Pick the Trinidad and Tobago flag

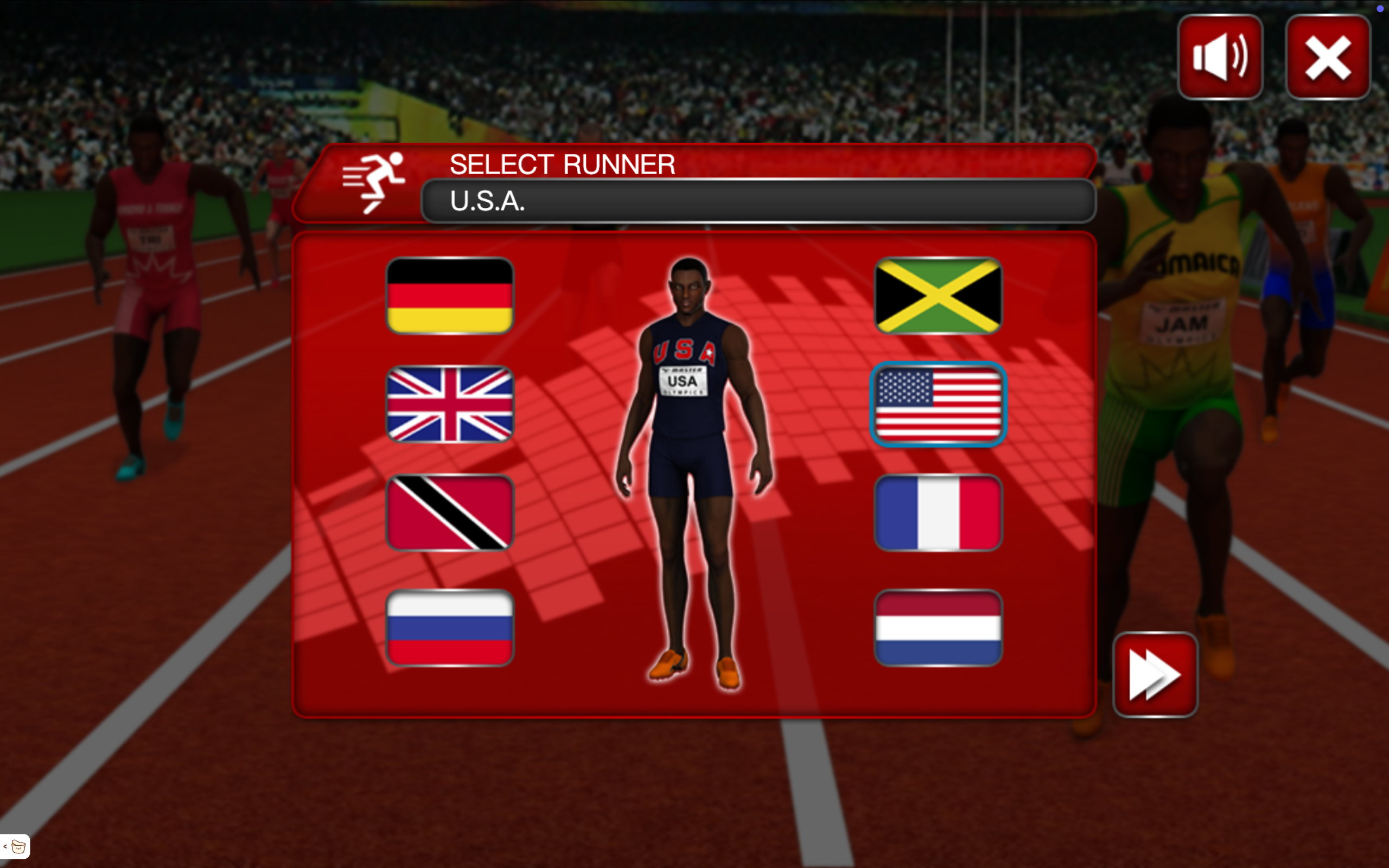[x=449, y=513]
